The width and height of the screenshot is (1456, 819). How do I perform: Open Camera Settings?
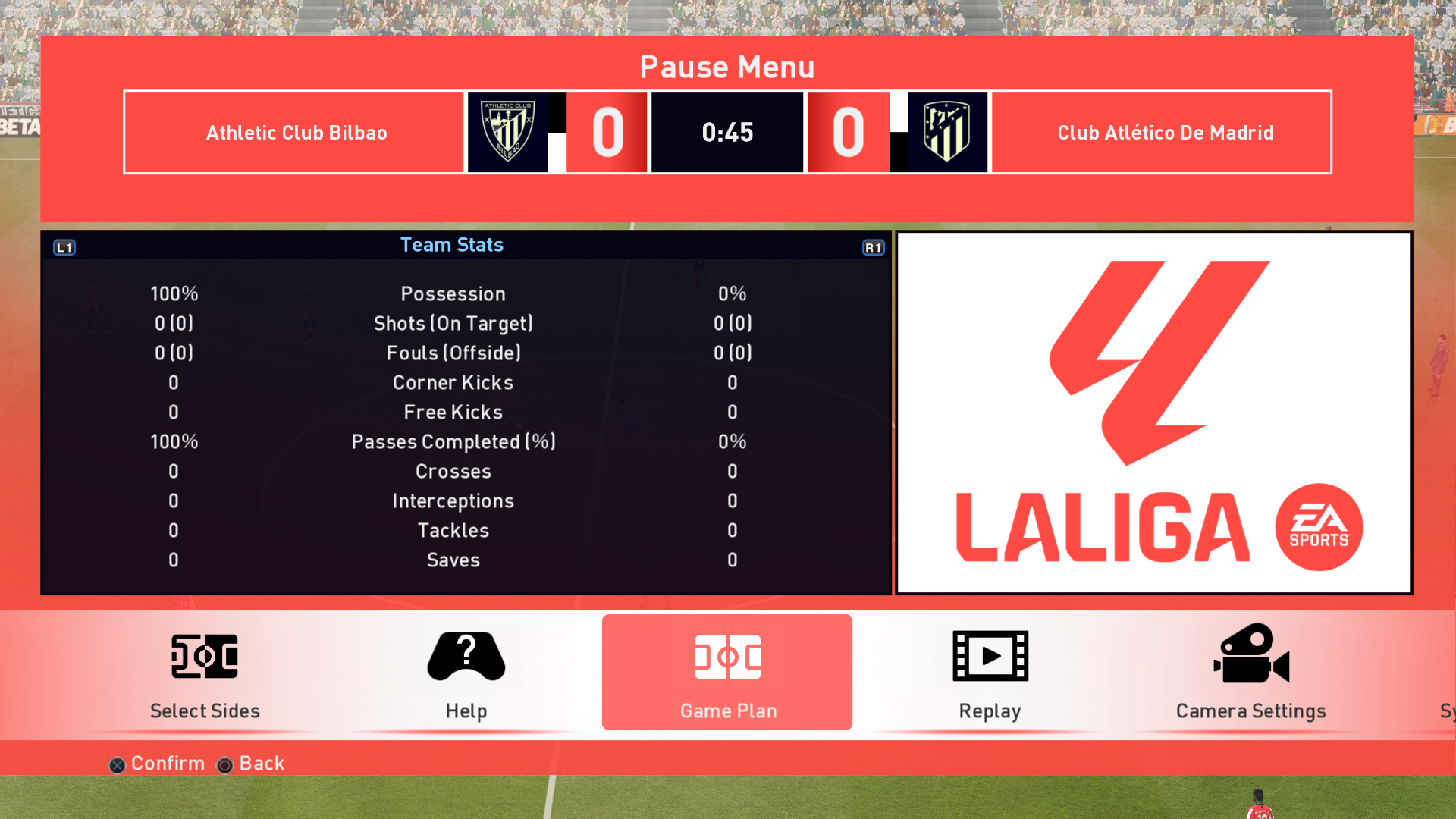point(1250,673)
